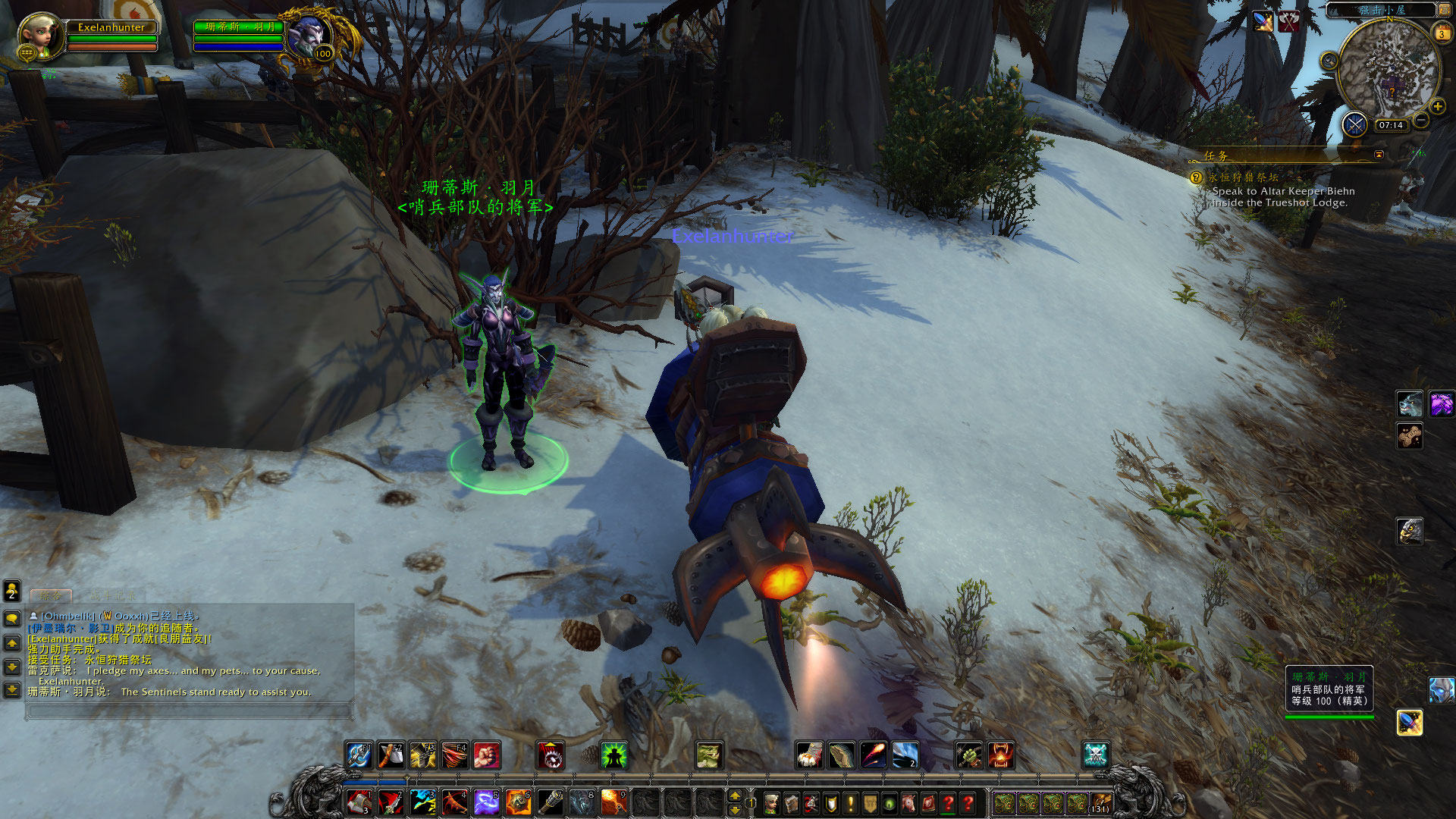The width and height of the screenshot is (1456, 819).
Task: Open the friends list button showing 2
Action: [x=12, y=590]
